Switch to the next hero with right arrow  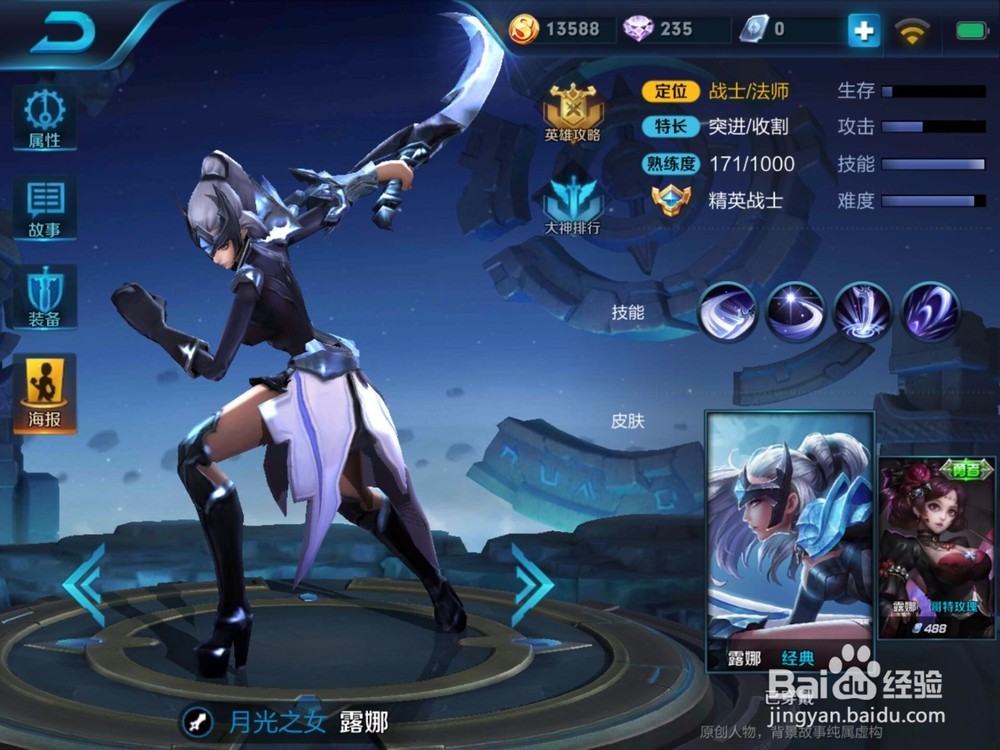532,585
